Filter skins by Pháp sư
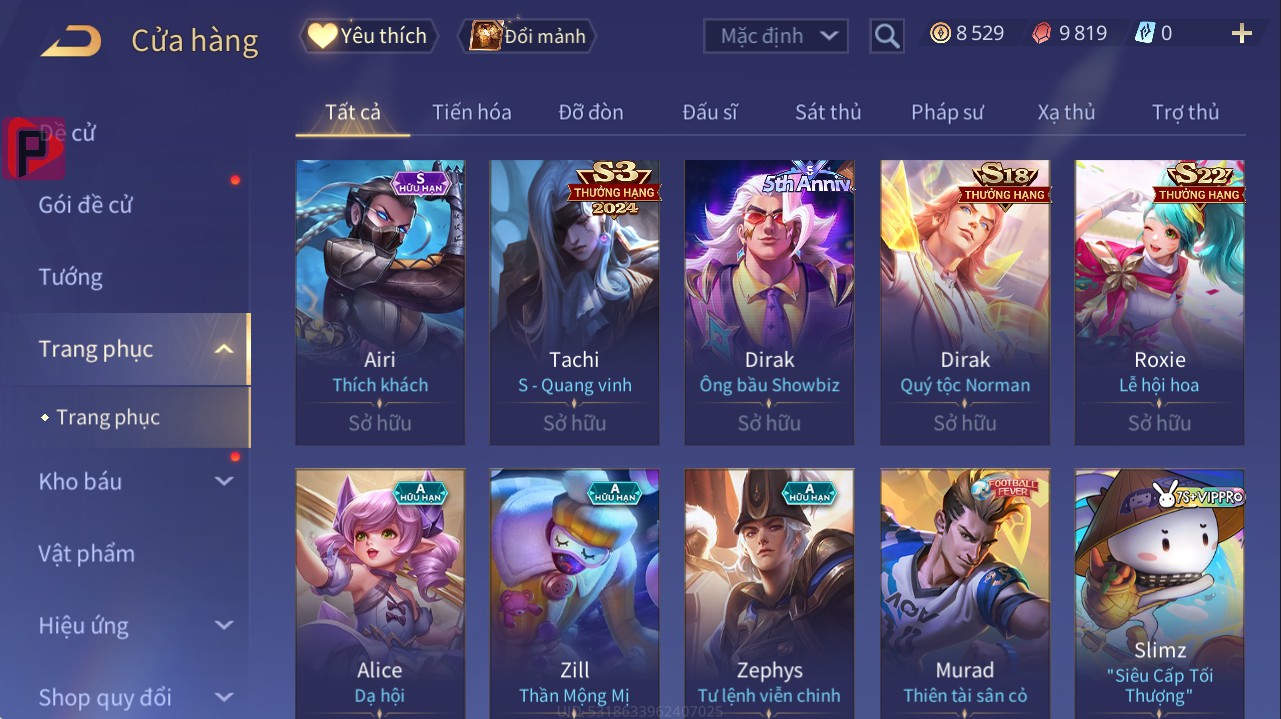The width and height of the screenshot is (1281, 719). [x=946, y=112]
